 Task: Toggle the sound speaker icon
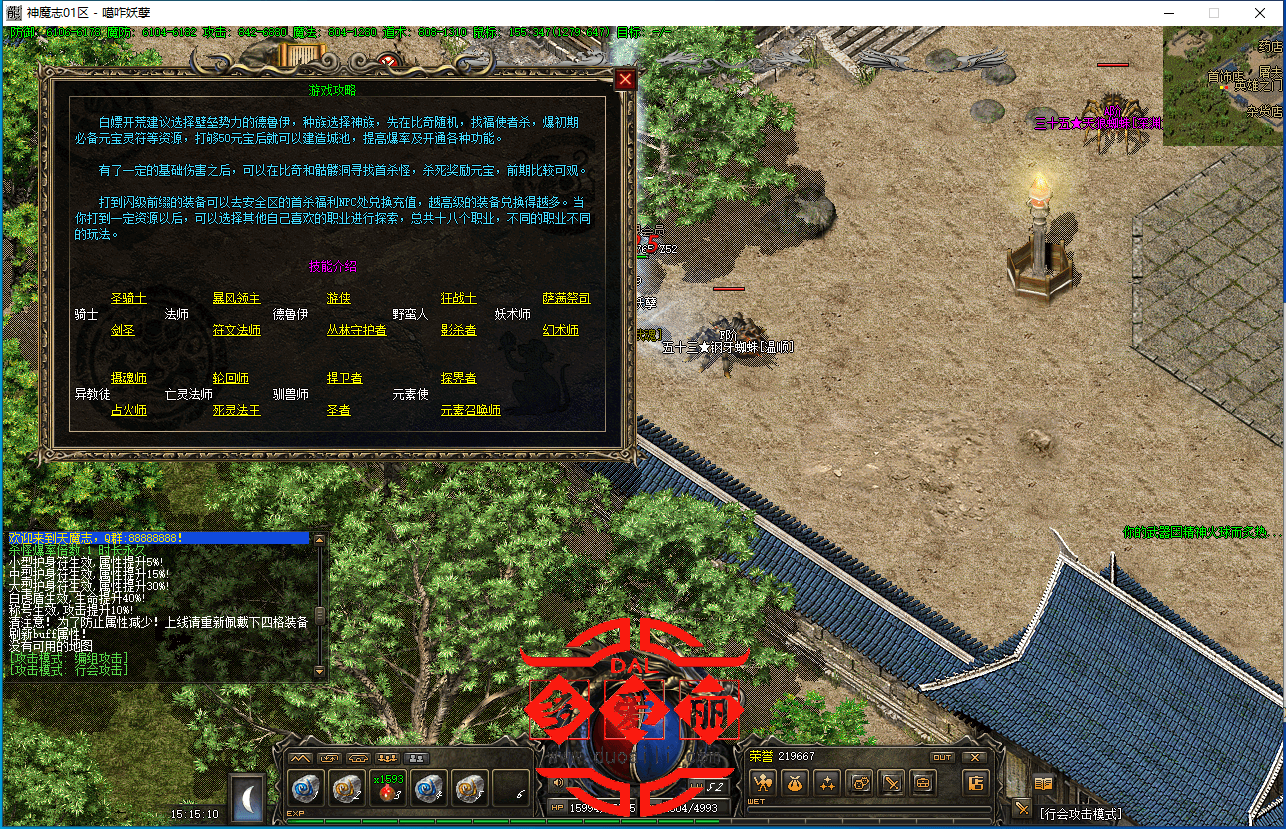click(558, 783)
